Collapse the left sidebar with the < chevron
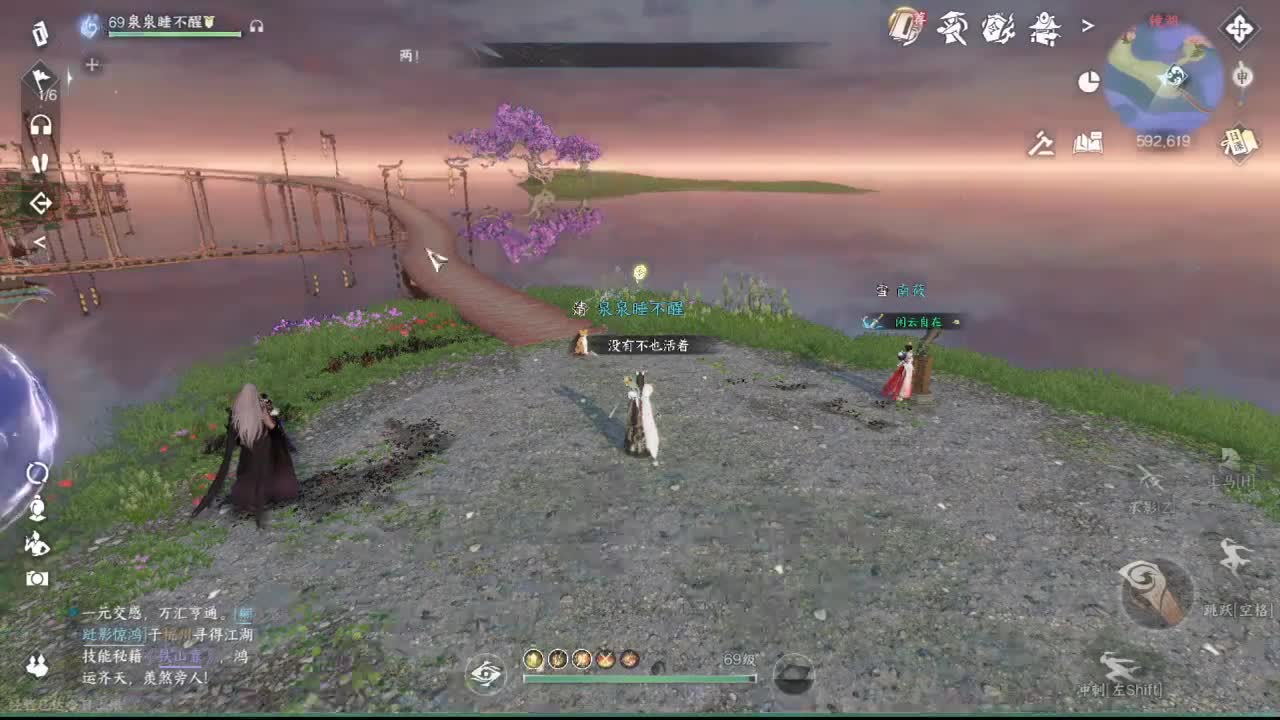Image resolution: width=1280 pixels, height=720 pixels. coord(41,241)
